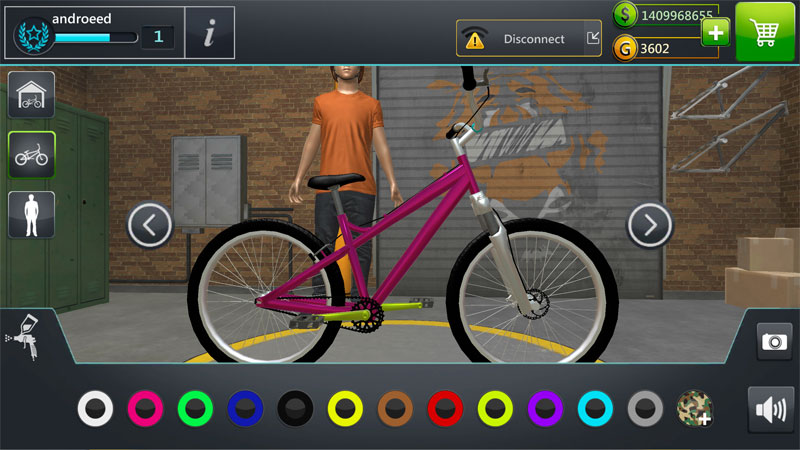800x450 pixels.
Task: Choose the white paint color
Action: [96, 408]
